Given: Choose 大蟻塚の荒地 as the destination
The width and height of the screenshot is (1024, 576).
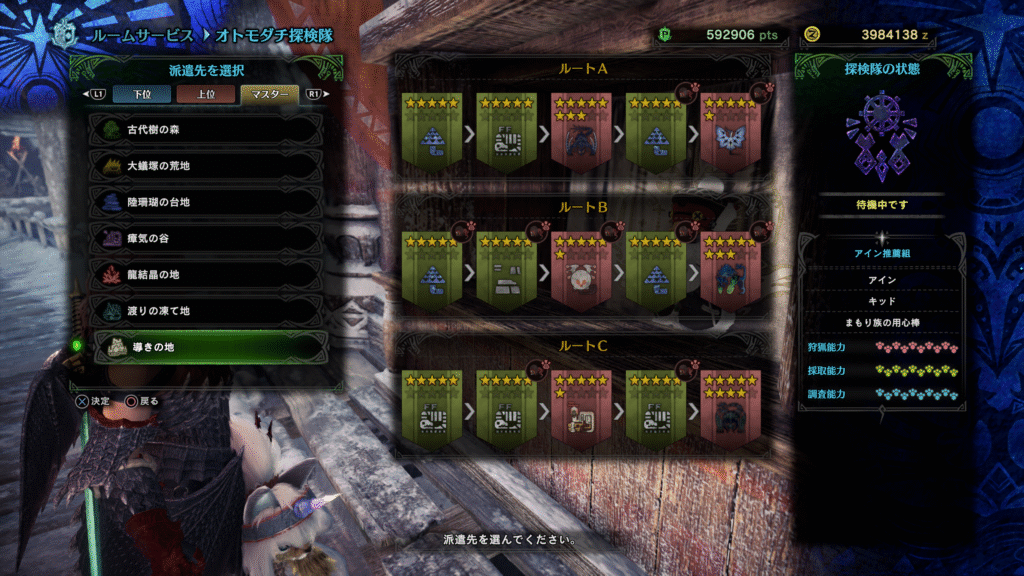Looking at the screenshot, I should click(x=208, y=166).
